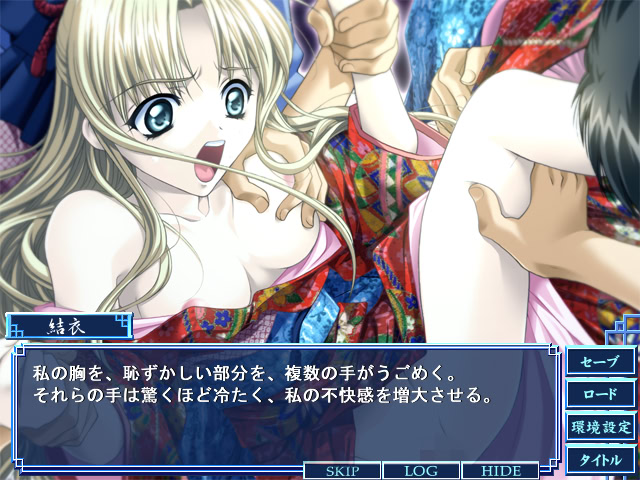Return to タイトル (Title) screen
The width and height of the screenshot is (640, 480).
click(x=600, y=460)
